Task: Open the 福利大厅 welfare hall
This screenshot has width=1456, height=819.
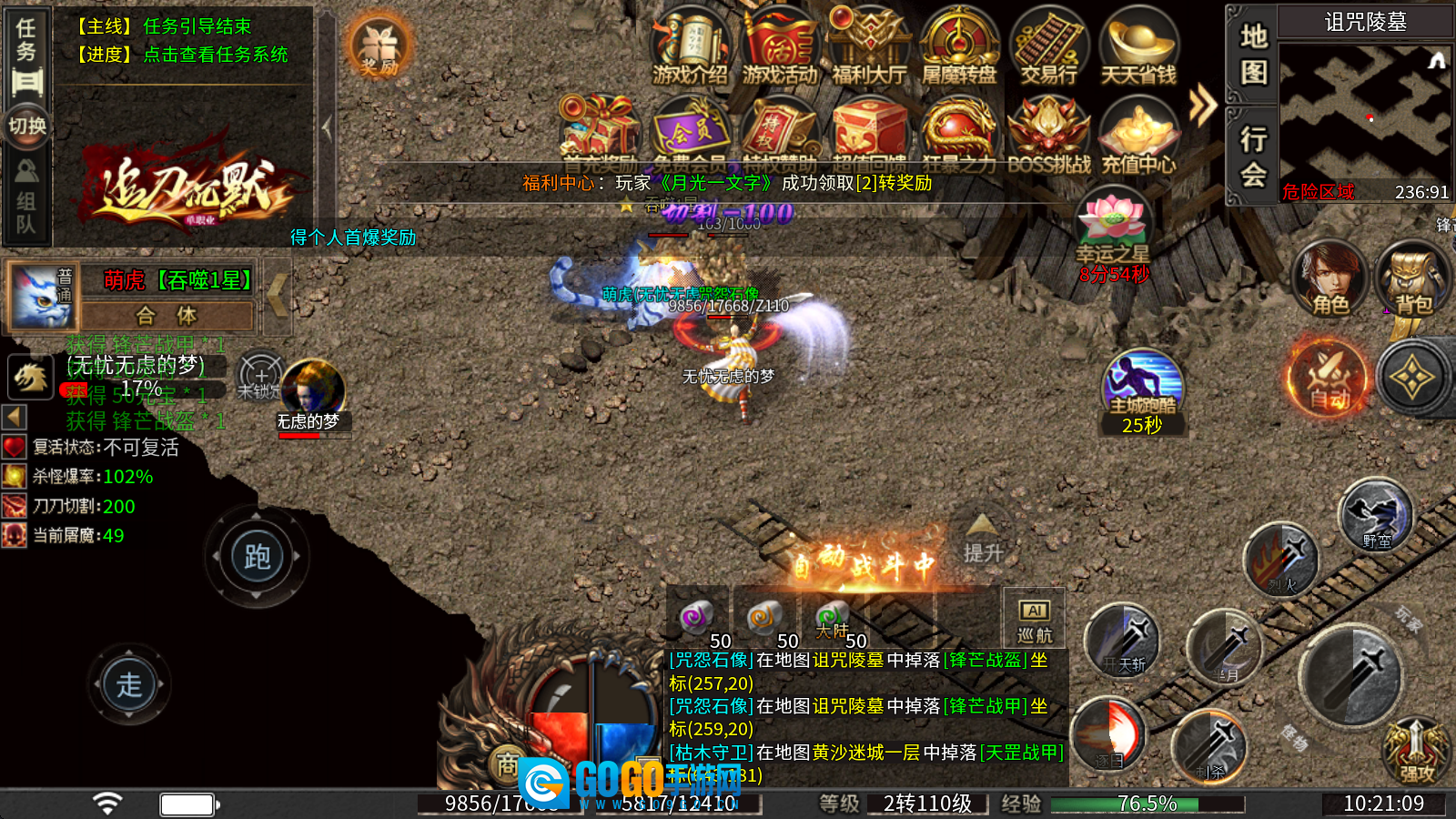Action: 869,45
